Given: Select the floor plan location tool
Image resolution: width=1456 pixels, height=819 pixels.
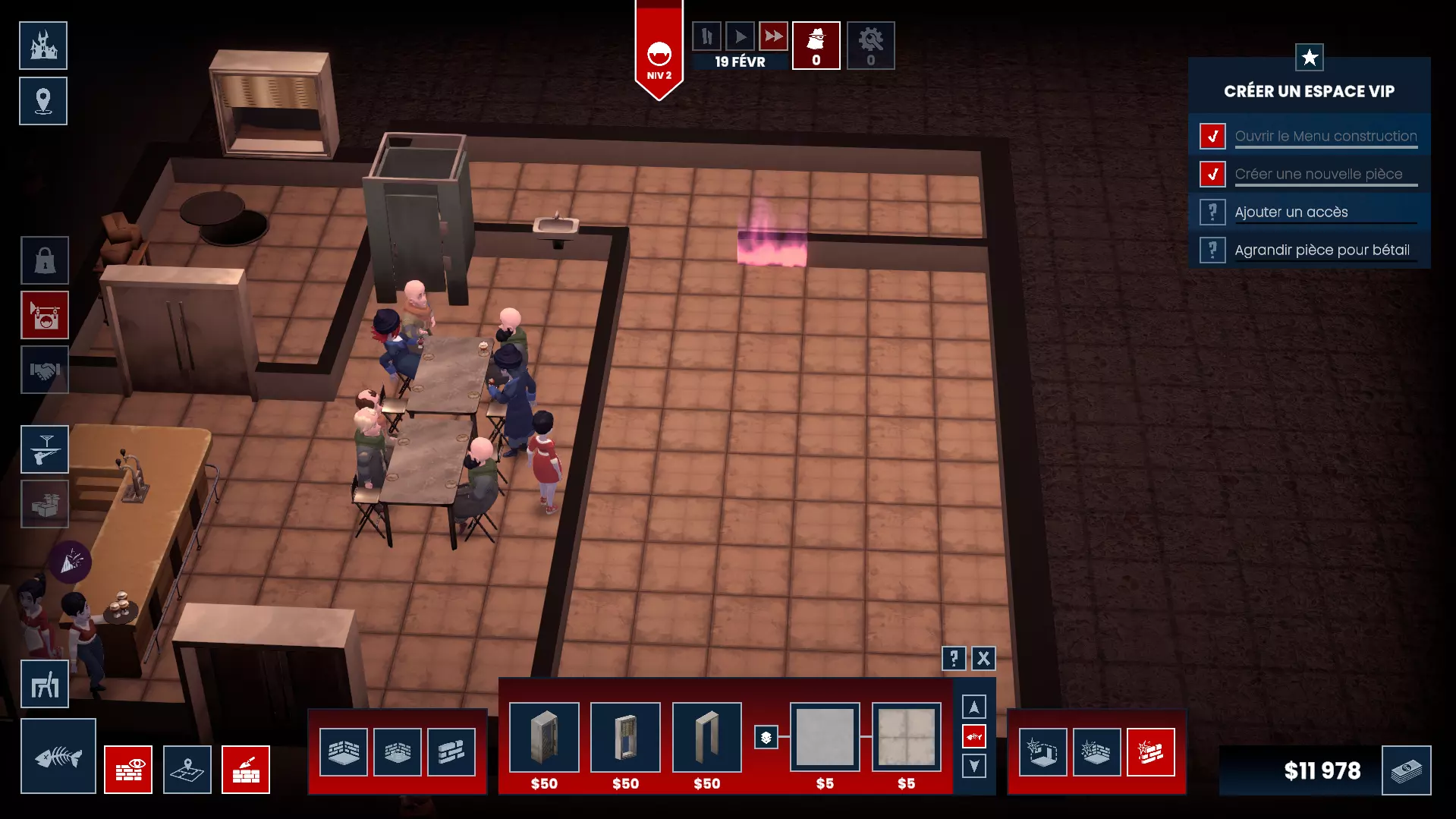Looking at the screenshot, I should 187,770.
